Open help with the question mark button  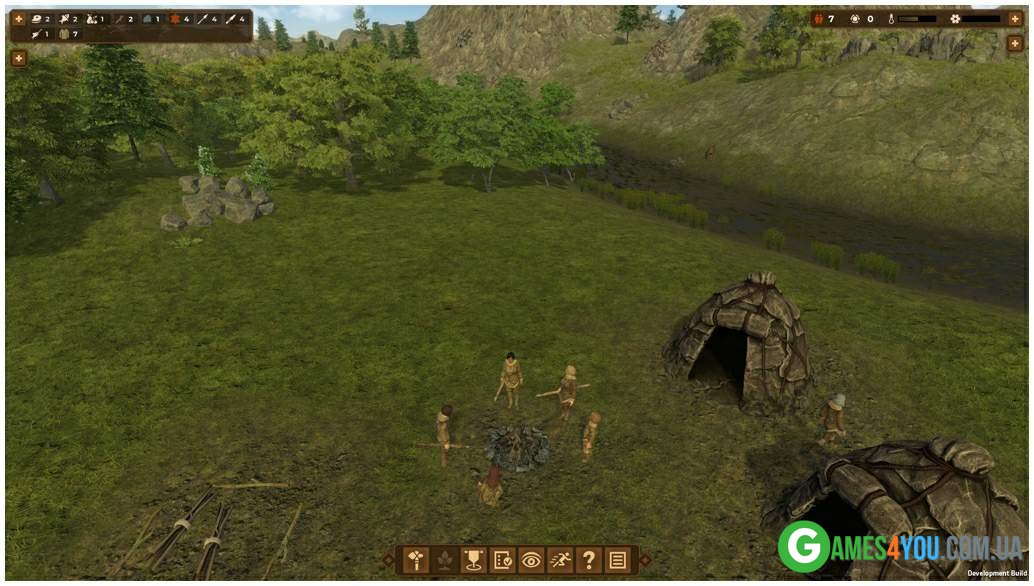[x=589, y=560]
